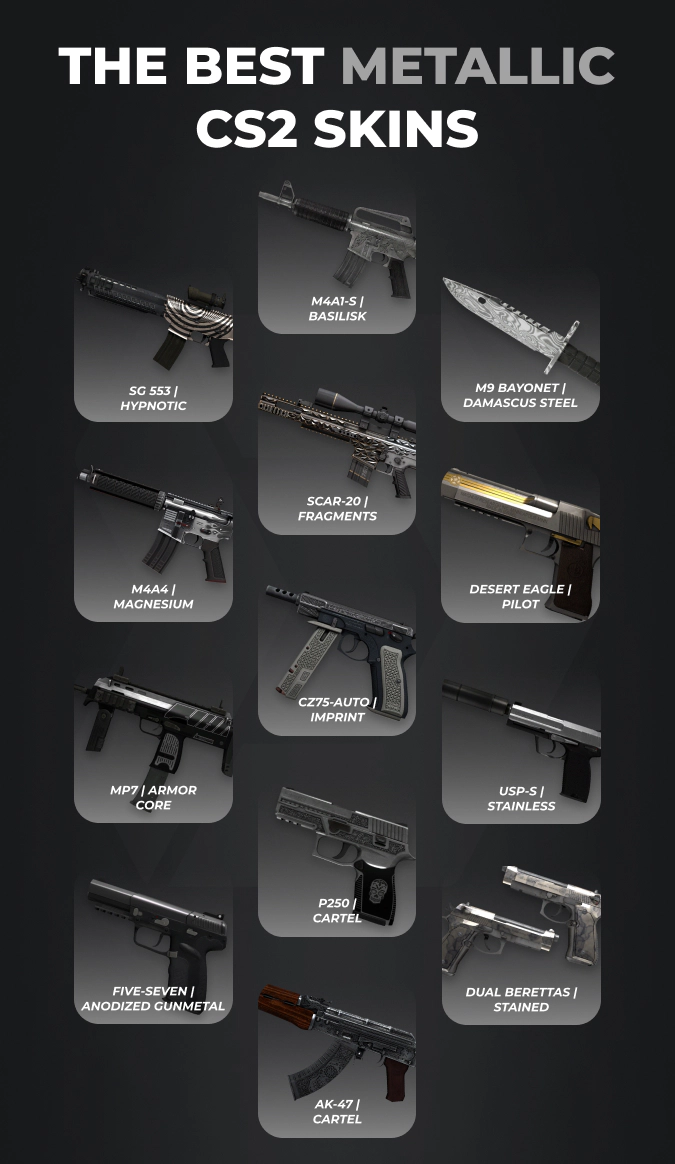Image resolution: width=675 pixels, height=1164 pixels.
Task: Pick the P250 Cartel skin tile
Action: (337, 859)
